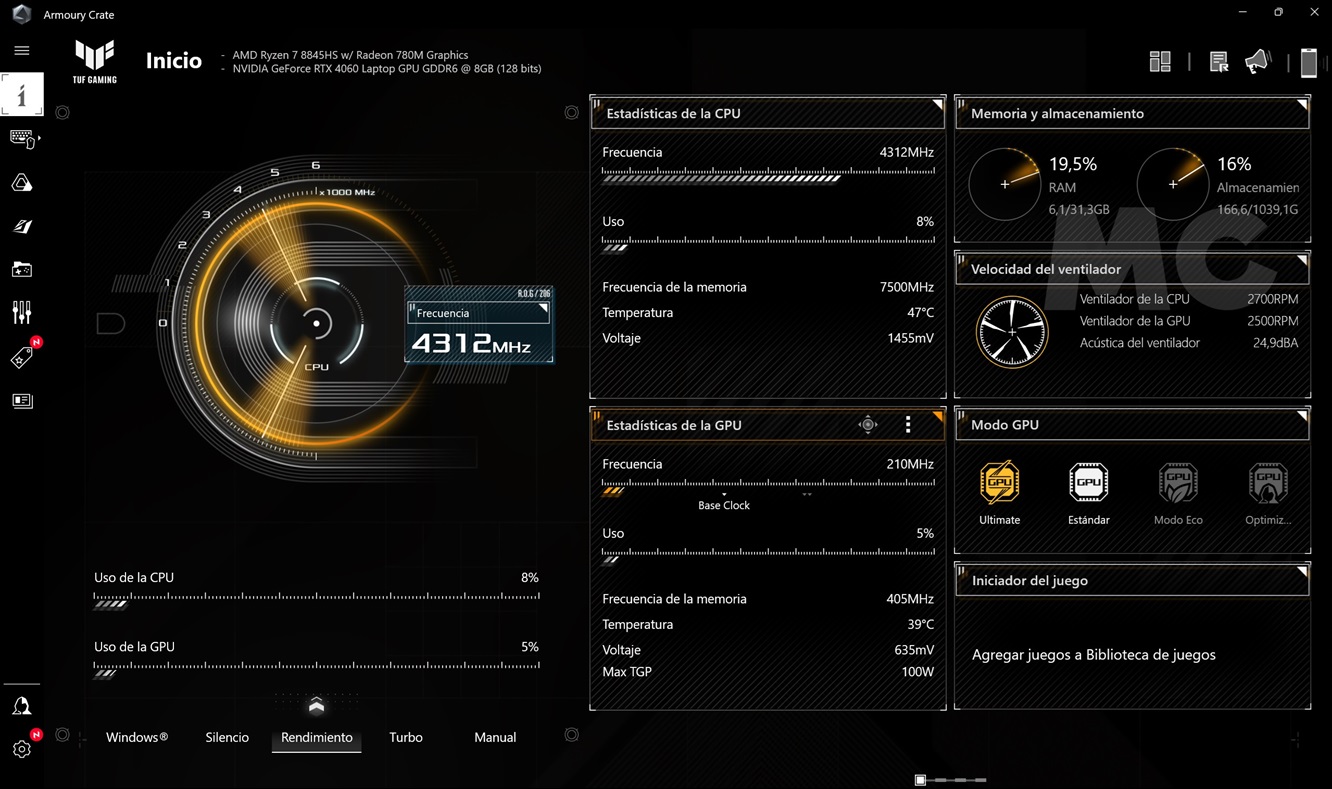Screen dimensions: 1332x789
Task: Close the Armoury Crate window
Action: 1314,12
